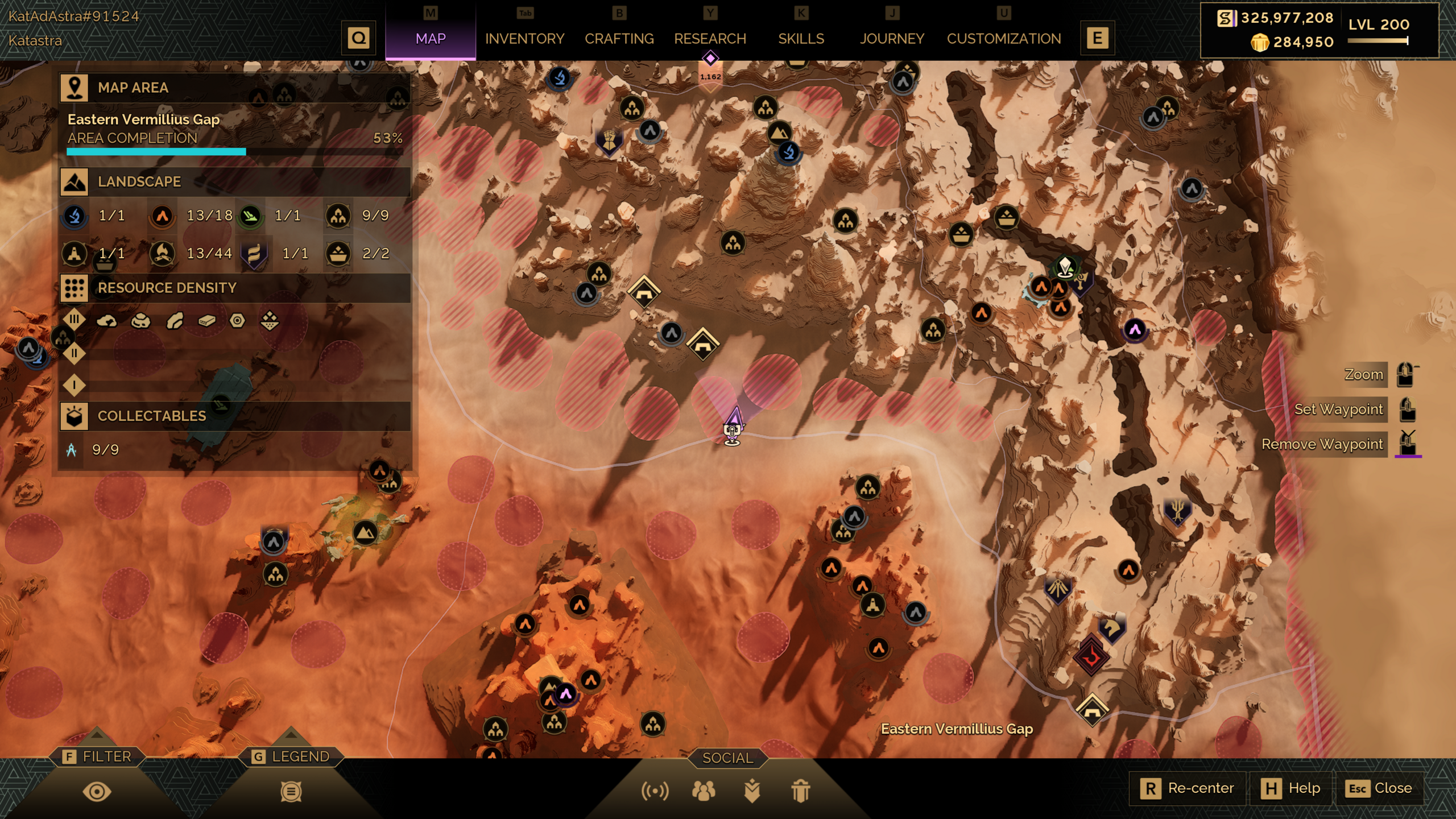
Task: Click the Social broadcast signal icon
Action: pyautogui.click(x=655, y=791)
